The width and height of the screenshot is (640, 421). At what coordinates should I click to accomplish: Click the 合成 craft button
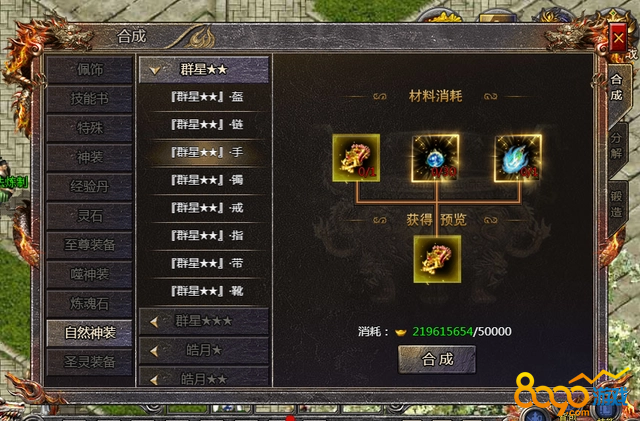(x=437, y=359)
